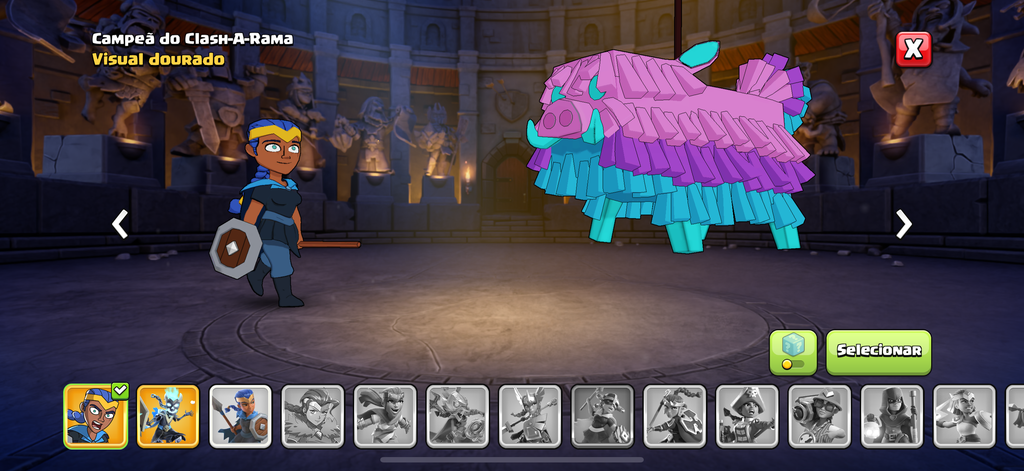Preview the locked pirate hat champion skin
The width and height of the screenshot is (1024, 471).
coord(747,415)
